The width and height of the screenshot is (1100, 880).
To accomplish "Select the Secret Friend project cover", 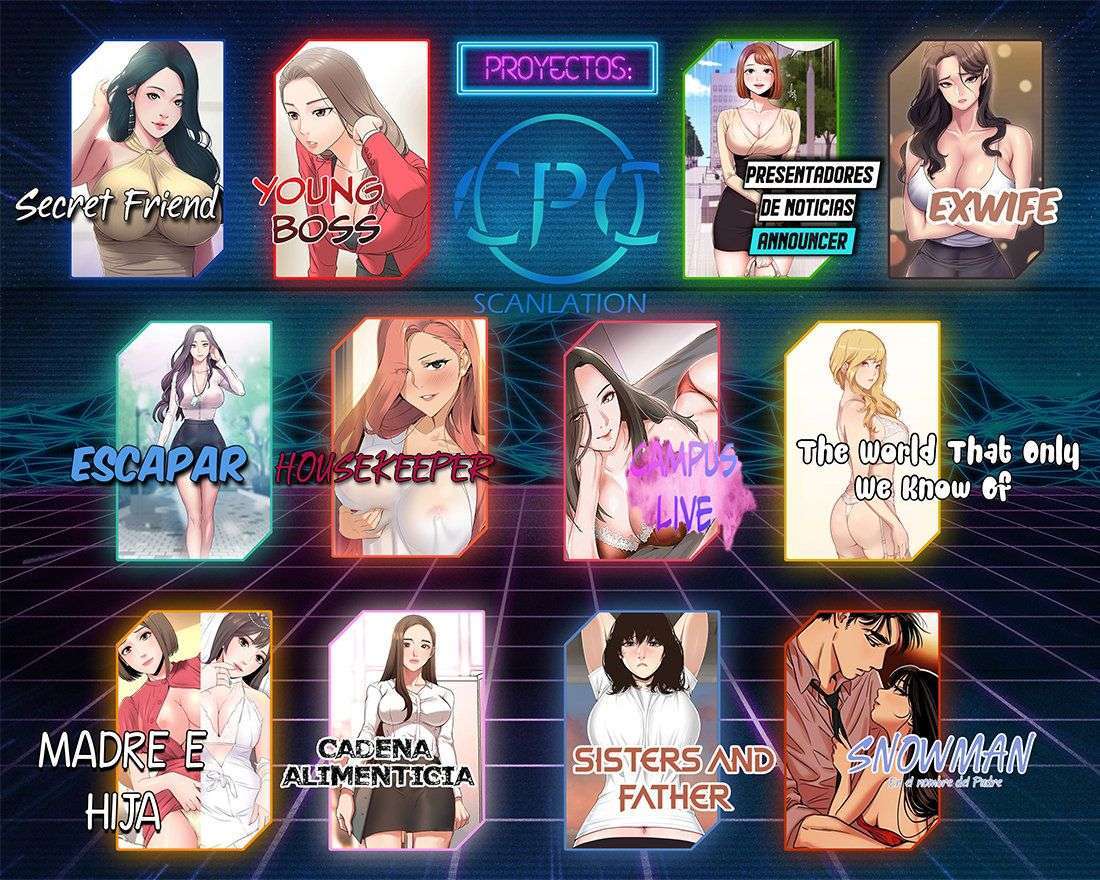I will pyautogui.click(x=147, y=157).
